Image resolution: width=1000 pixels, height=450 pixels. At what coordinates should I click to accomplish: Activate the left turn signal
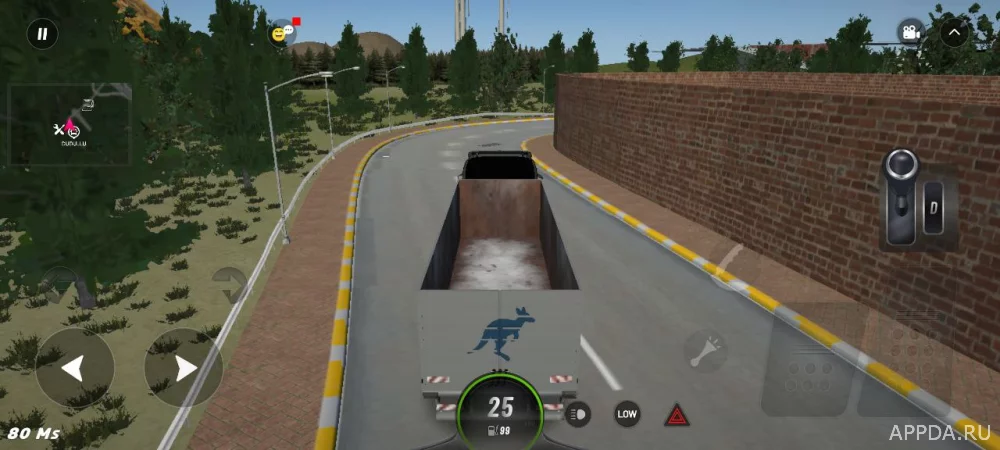coord(62,284)
